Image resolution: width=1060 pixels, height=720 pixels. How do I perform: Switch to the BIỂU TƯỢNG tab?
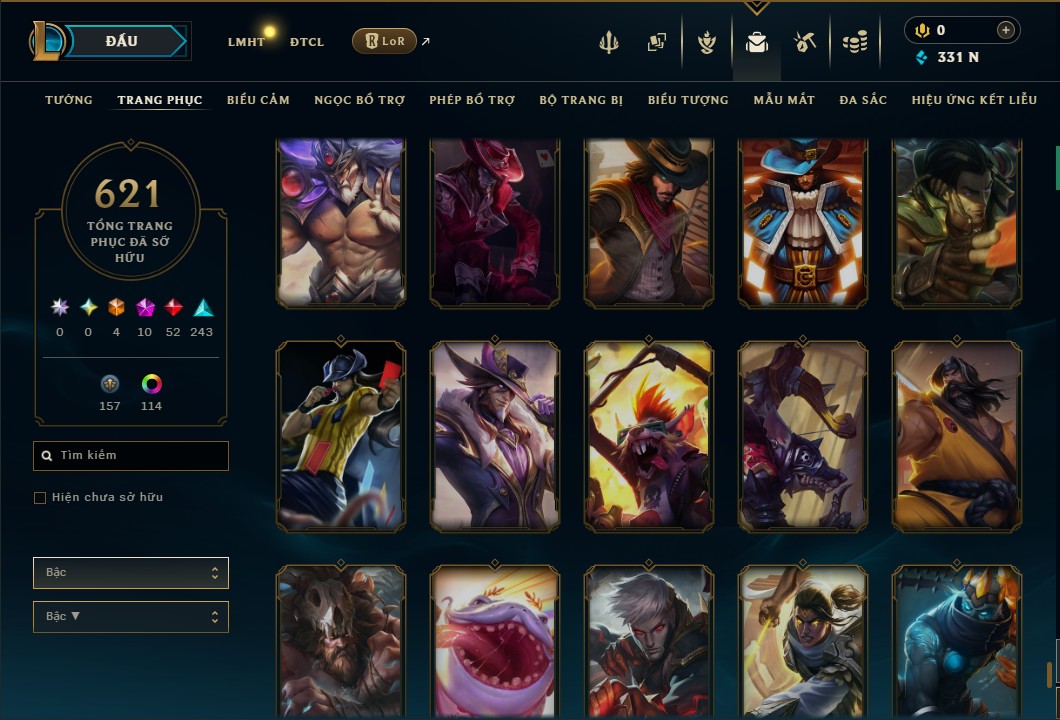[688, 100]
